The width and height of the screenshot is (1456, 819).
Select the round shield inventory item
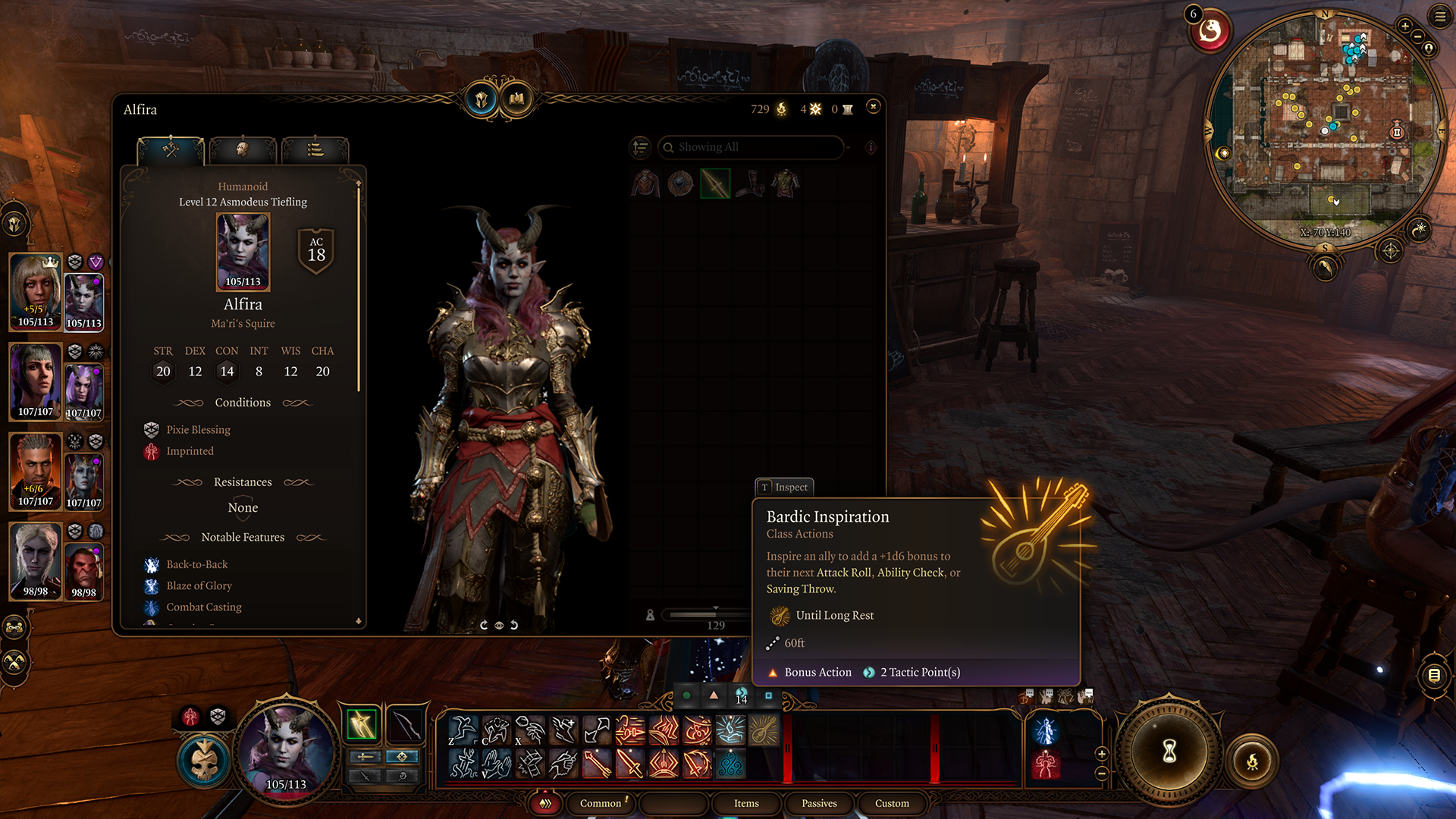pyautogui.click(x=680, y=184)
